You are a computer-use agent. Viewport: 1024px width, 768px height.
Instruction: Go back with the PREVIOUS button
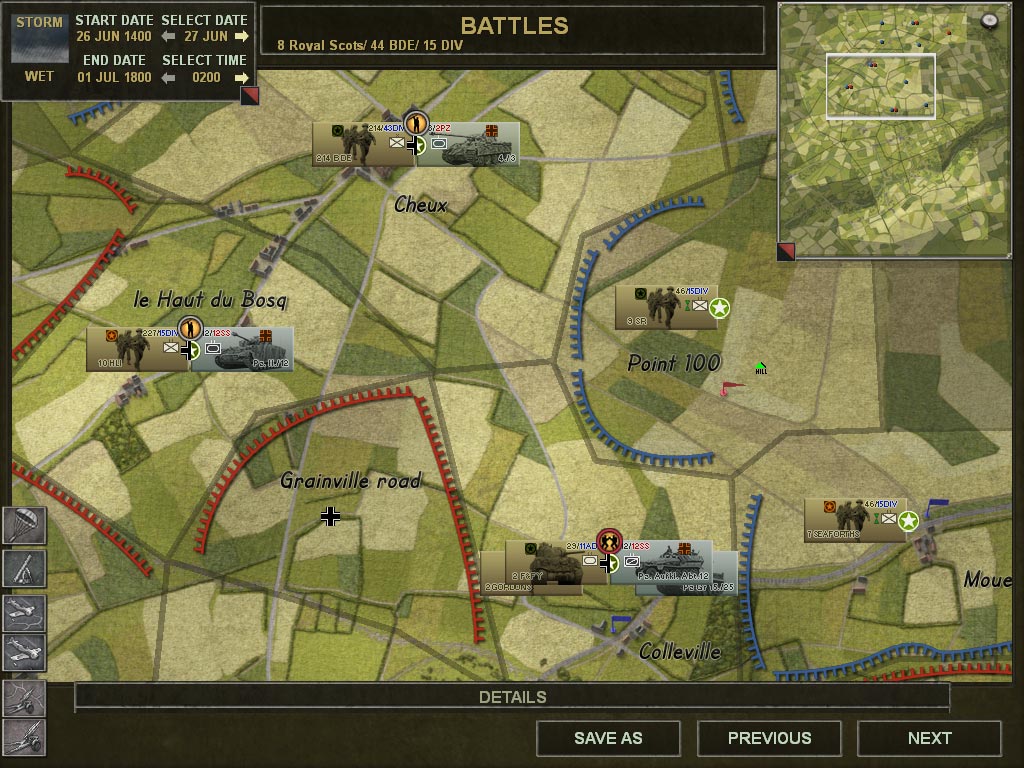[769, 739]
